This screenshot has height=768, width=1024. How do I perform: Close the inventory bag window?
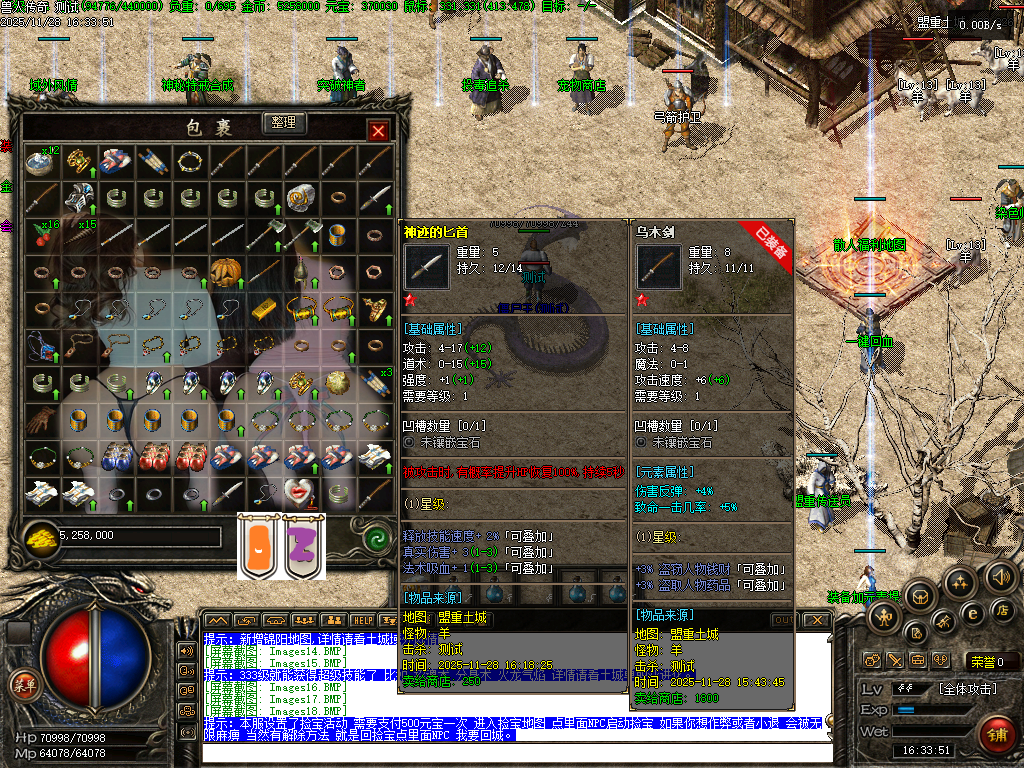pos(378,131)
